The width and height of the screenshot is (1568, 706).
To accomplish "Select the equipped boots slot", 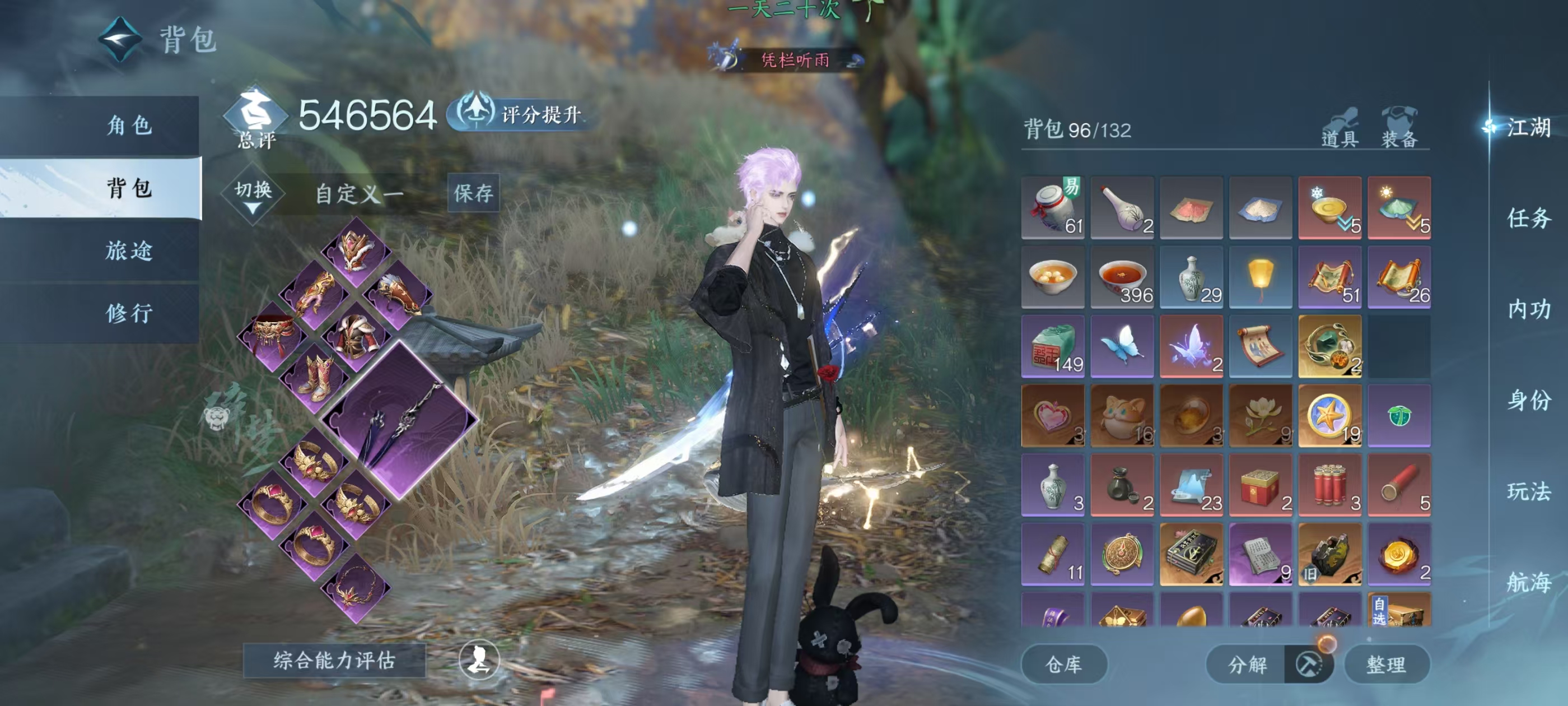I will tap(315, 377).
